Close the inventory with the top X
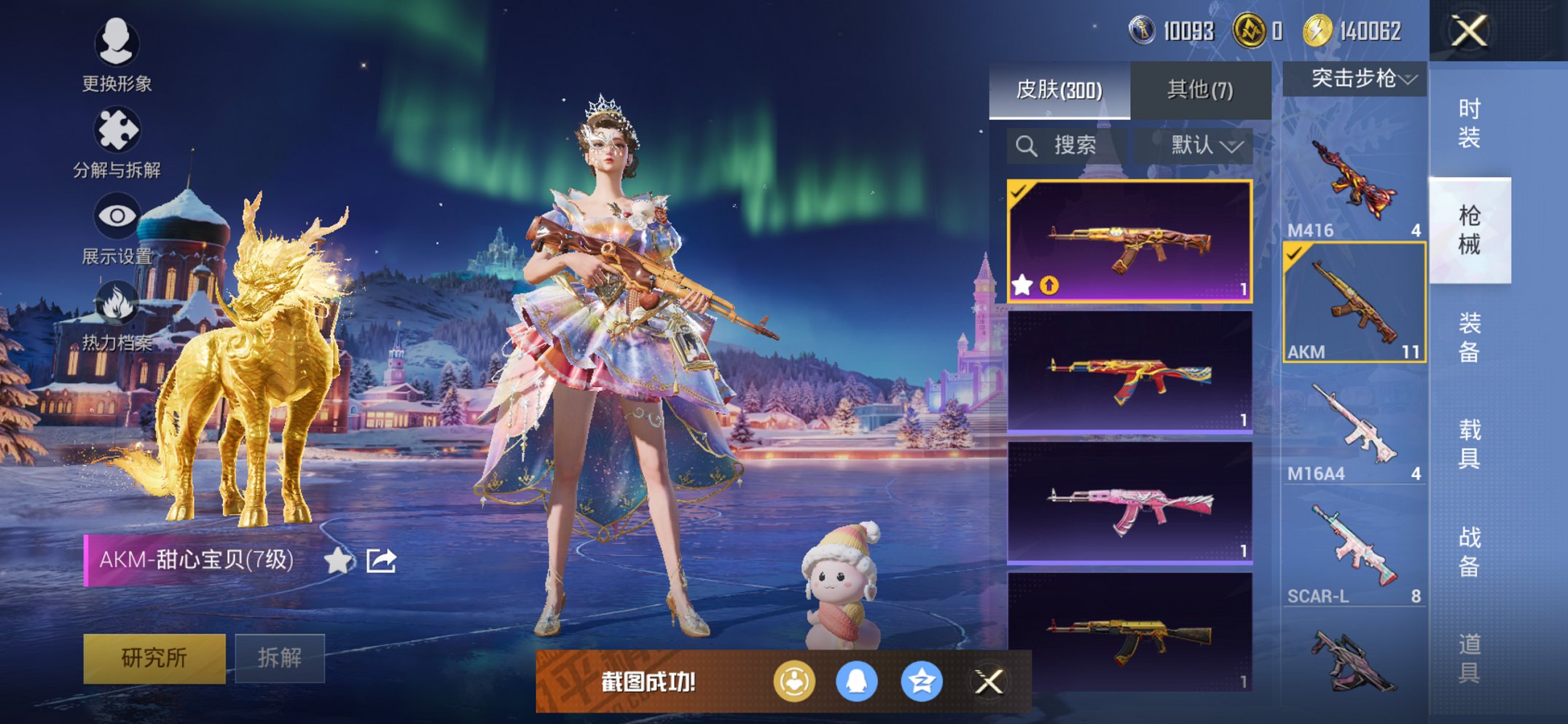Image resolution: width=1568 pixels, height=724 pixels. [x=1469, y=31]
